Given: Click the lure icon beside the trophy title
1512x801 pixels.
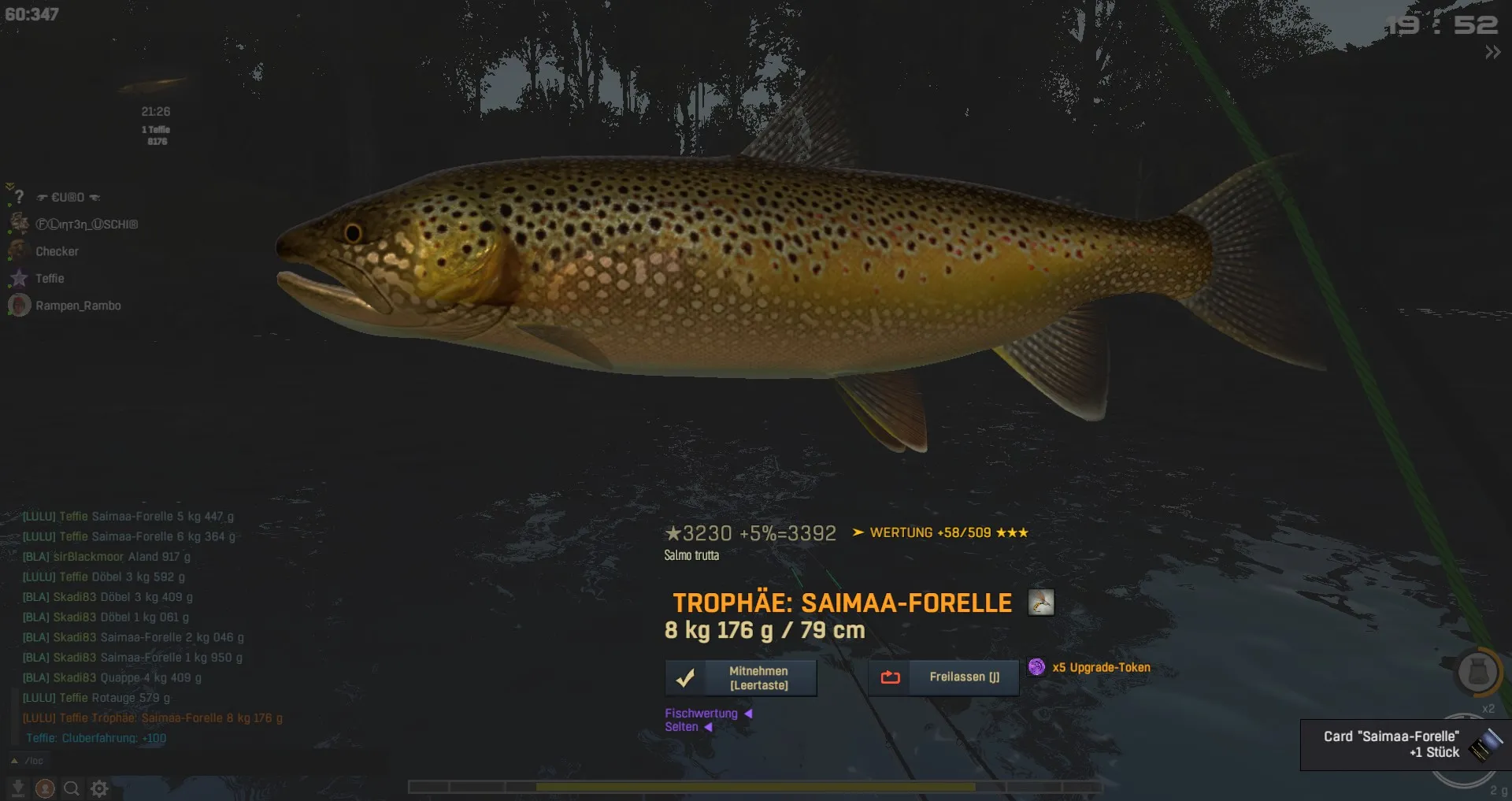Looking at the screenshot, I should click(1040, 603).
